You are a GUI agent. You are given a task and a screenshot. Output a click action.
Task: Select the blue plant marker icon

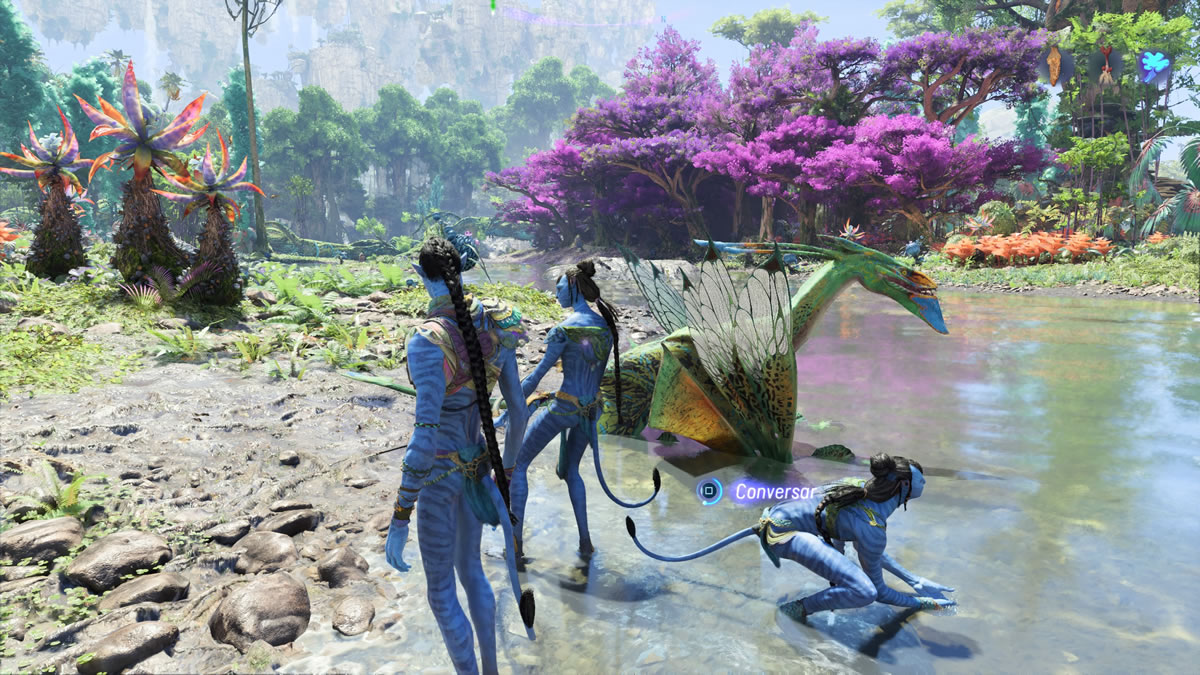[1153, 65]
